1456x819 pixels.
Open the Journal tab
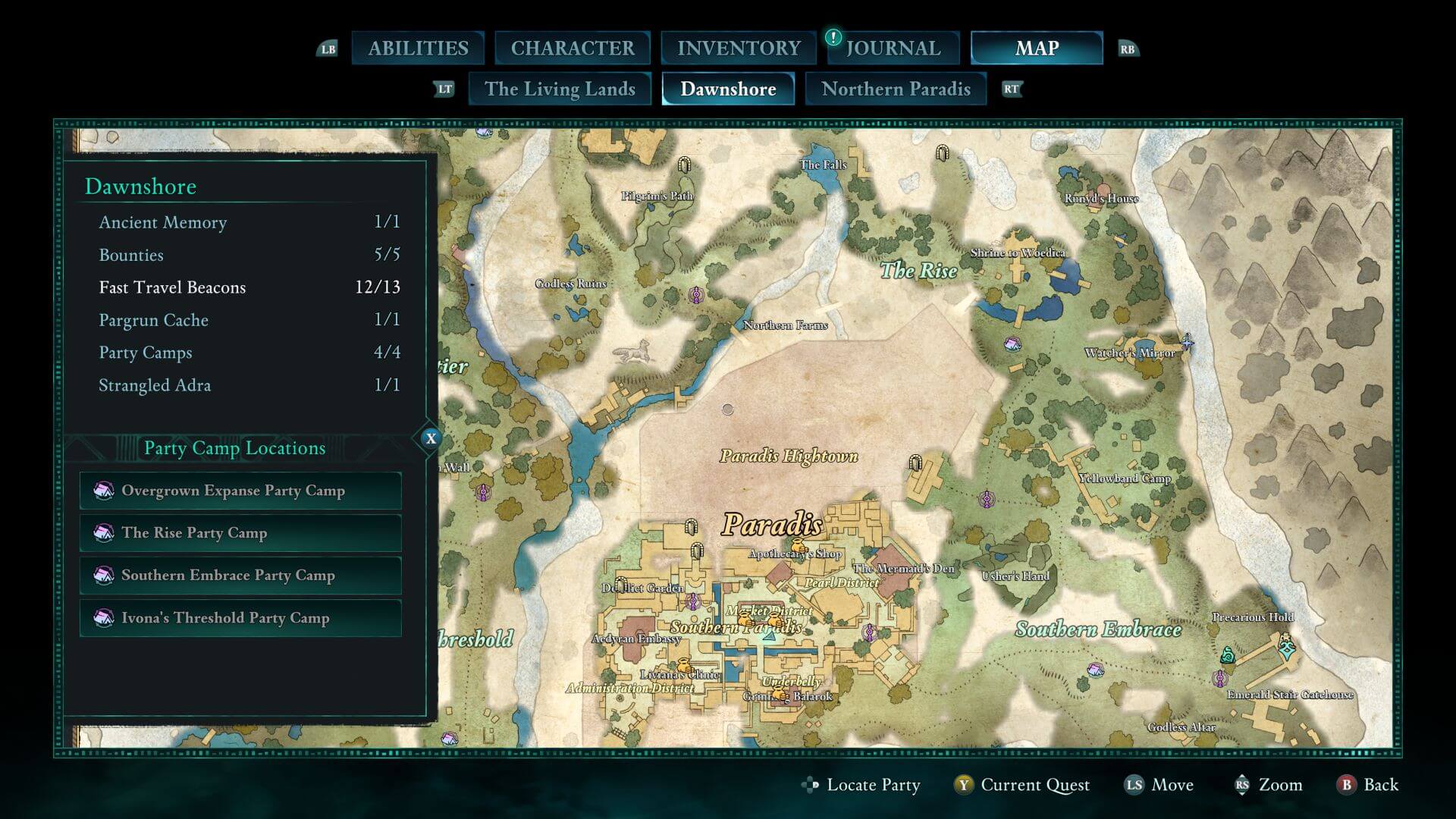pos(893,48)
